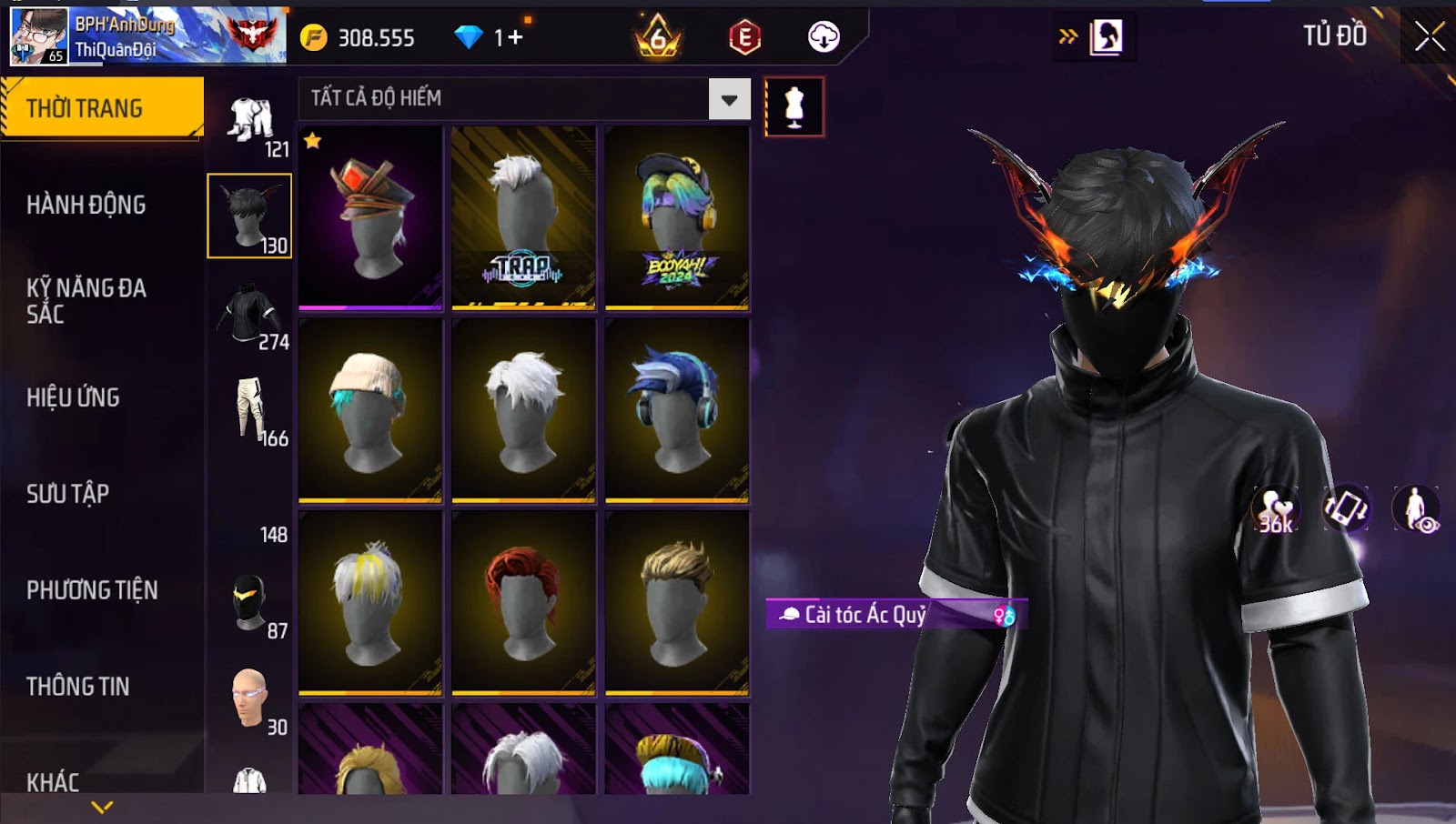Open the HÀNH ĐỘNG section
The image size is (1456, 824).
point(86,205)
